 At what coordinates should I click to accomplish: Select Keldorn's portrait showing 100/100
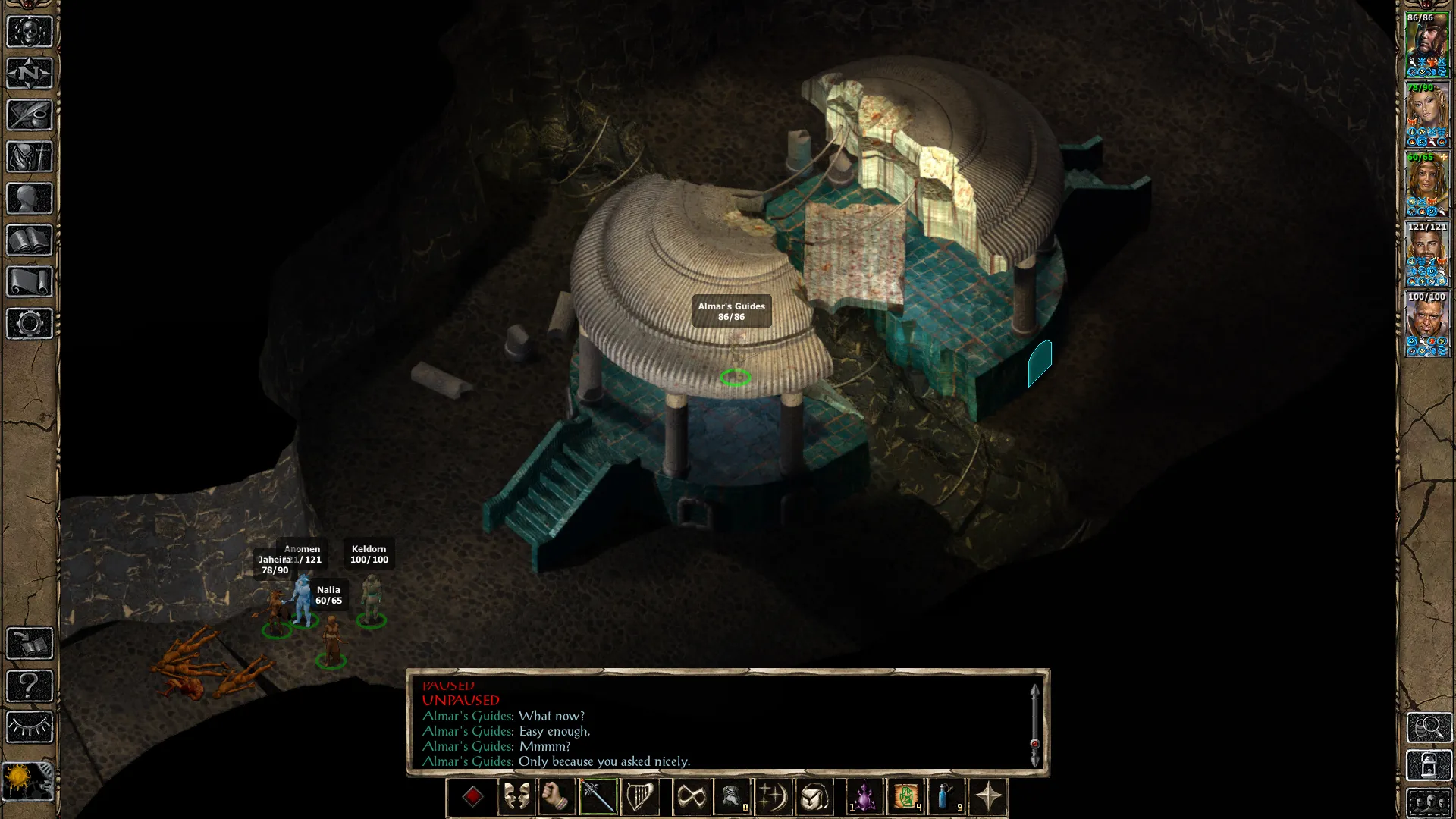pos(1427,325)
